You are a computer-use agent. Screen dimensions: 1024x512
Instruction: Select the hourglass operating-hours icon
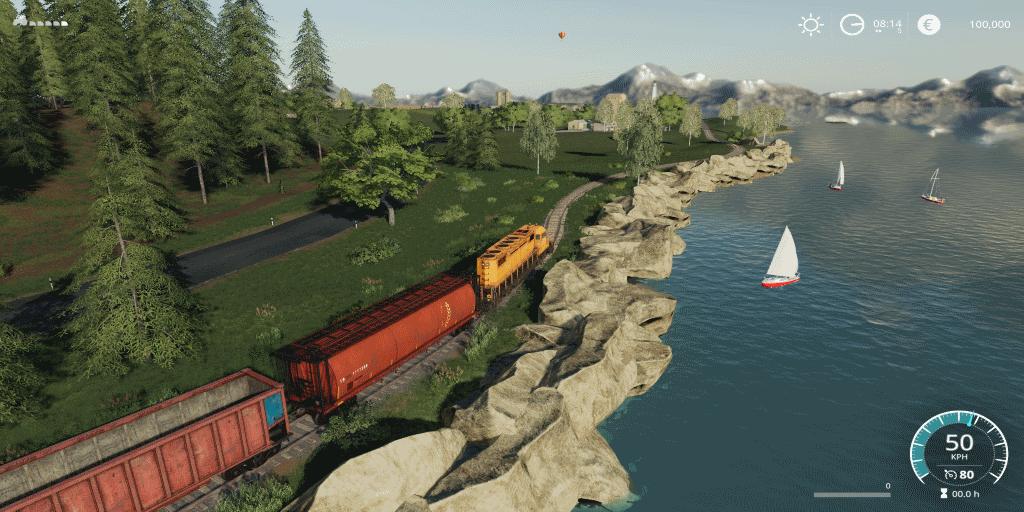[x=943, y=493]
